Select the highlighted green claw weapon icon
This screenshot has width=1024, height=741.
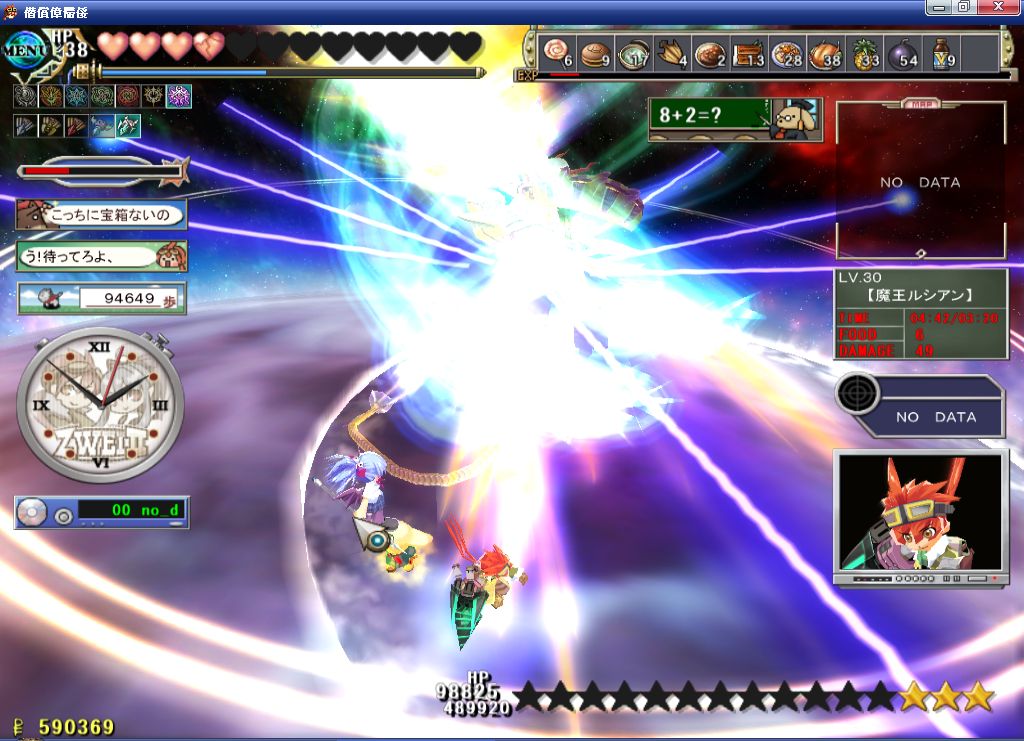click(x=128, y=126)
